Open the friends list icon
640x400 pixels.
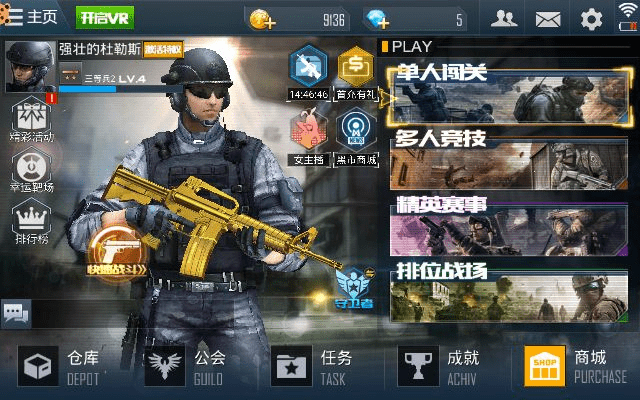[x=504, y=19]
